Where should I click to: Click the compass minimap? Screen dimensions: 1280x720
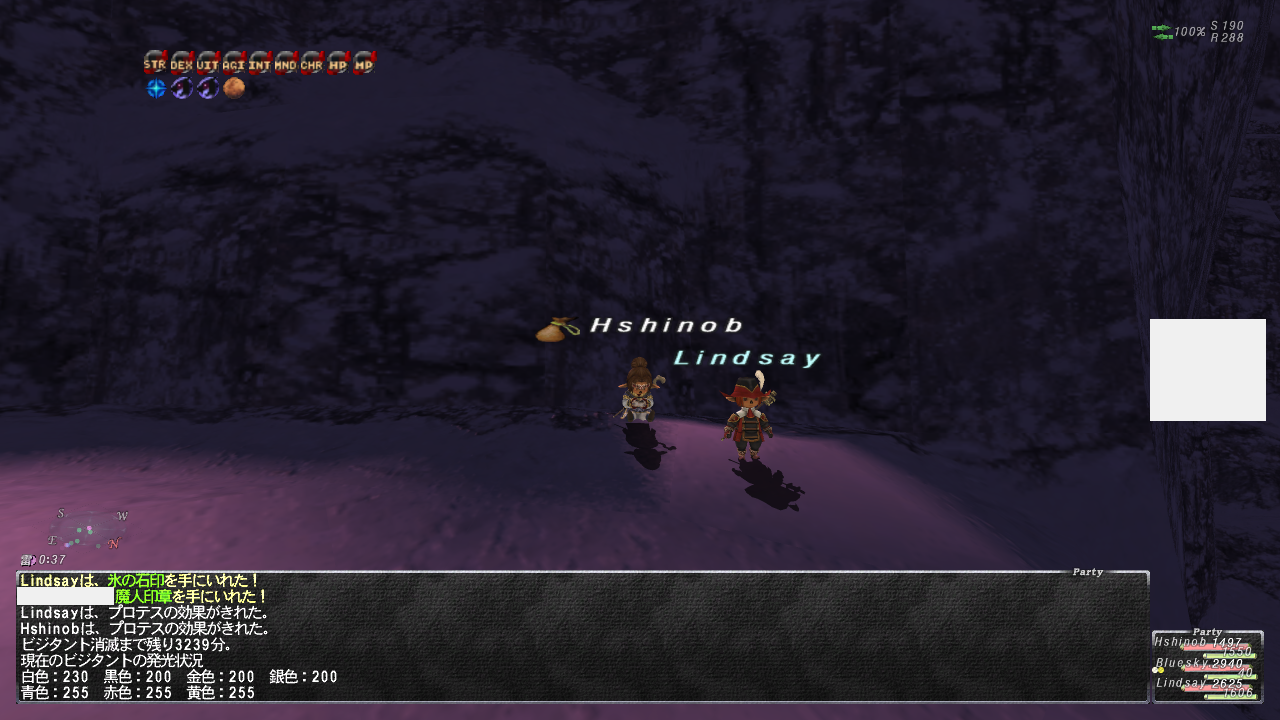88,529
